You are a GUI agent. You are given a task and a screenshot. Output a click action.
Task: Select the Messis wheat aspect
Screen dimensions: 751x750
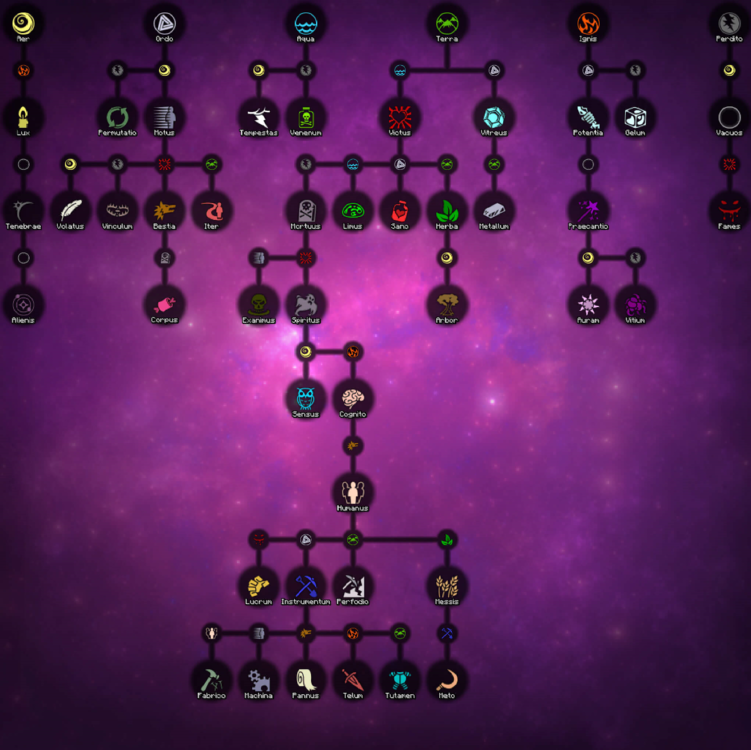tap(447, 585)
